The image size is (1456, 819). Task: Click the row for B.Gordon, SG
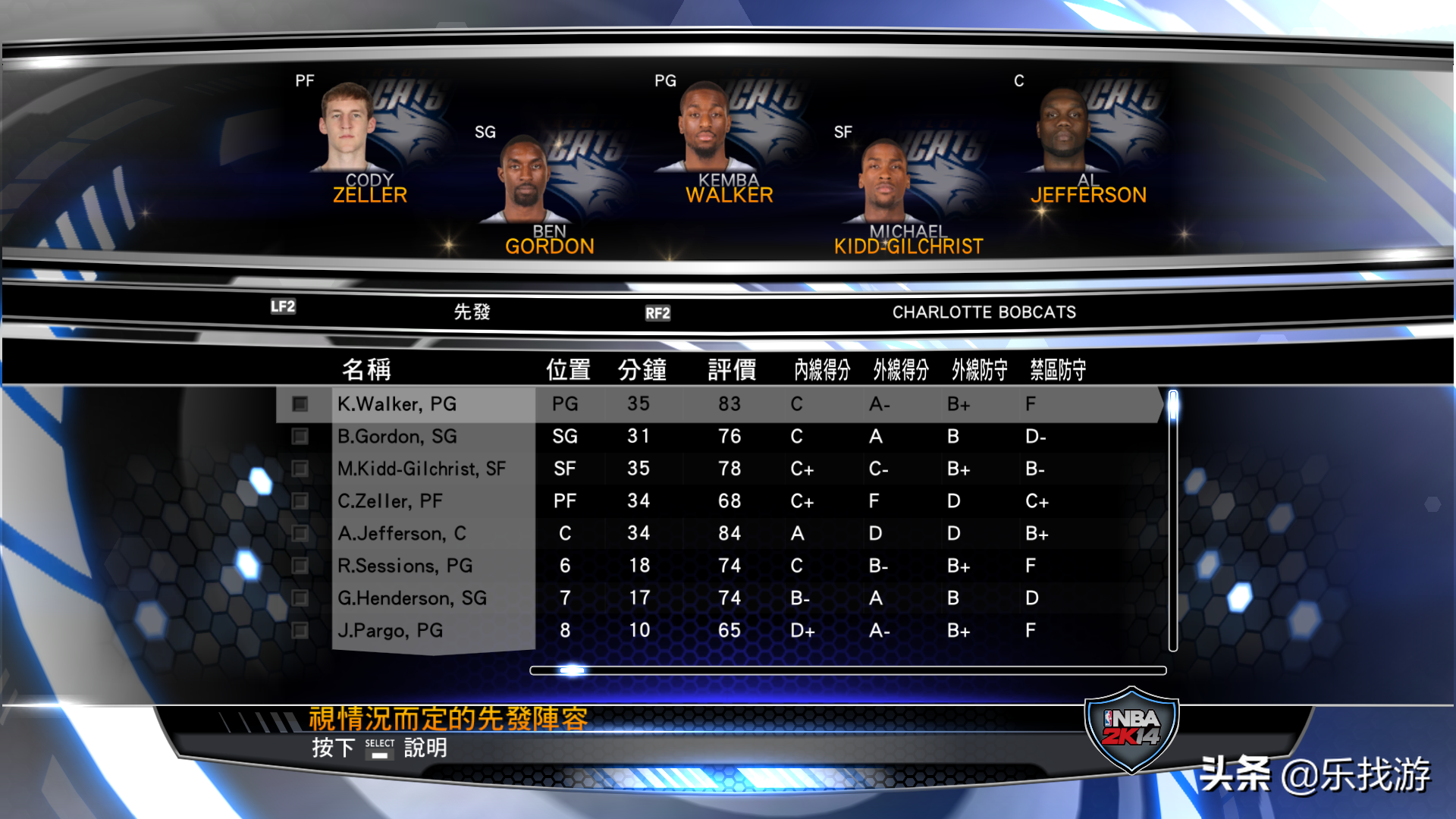[417, 436]
